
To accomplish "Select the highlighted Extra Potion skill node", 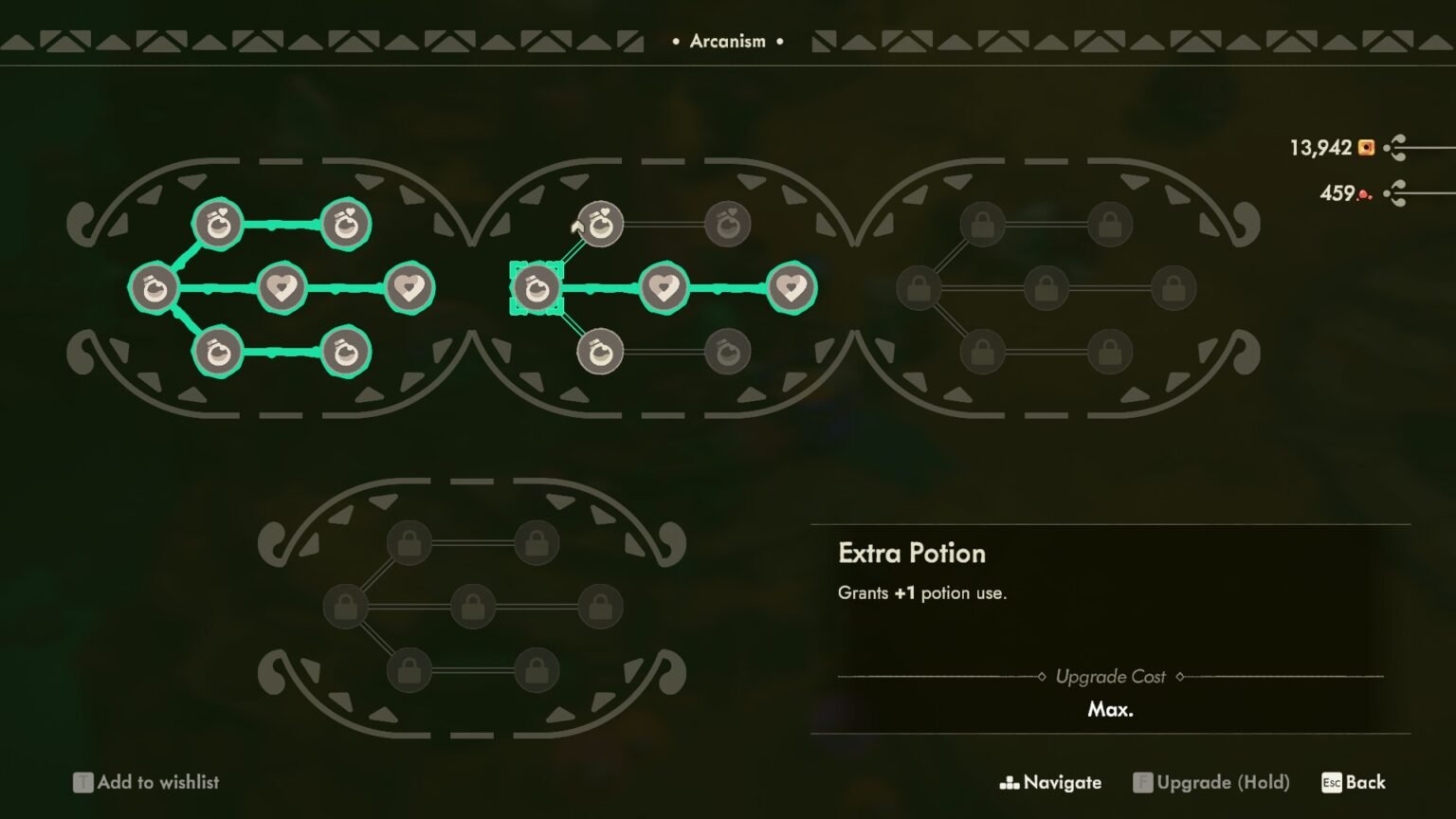I will tap(537, 287).
